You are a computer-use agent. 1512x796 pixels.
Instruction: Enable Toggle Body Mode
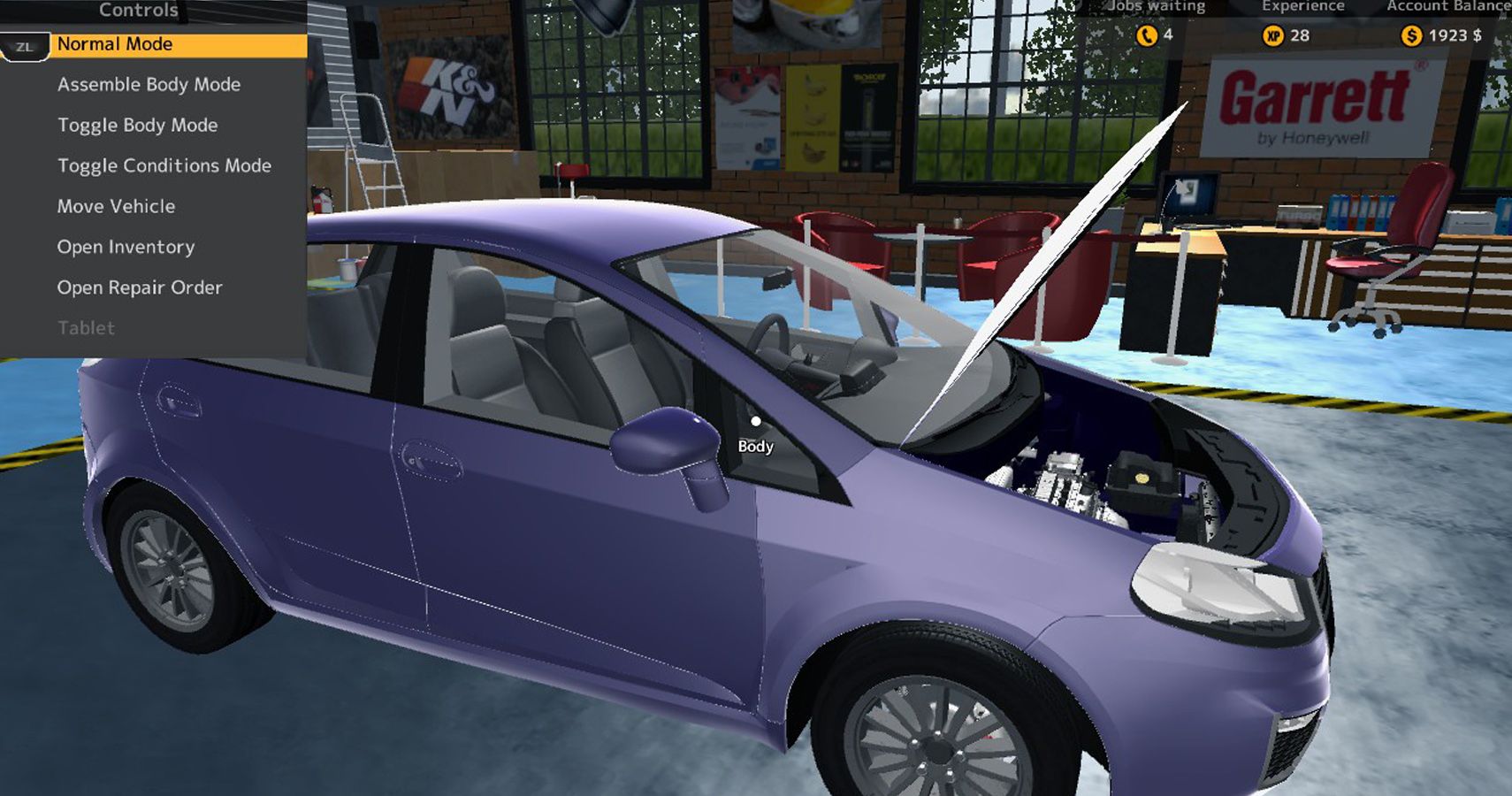136,125
